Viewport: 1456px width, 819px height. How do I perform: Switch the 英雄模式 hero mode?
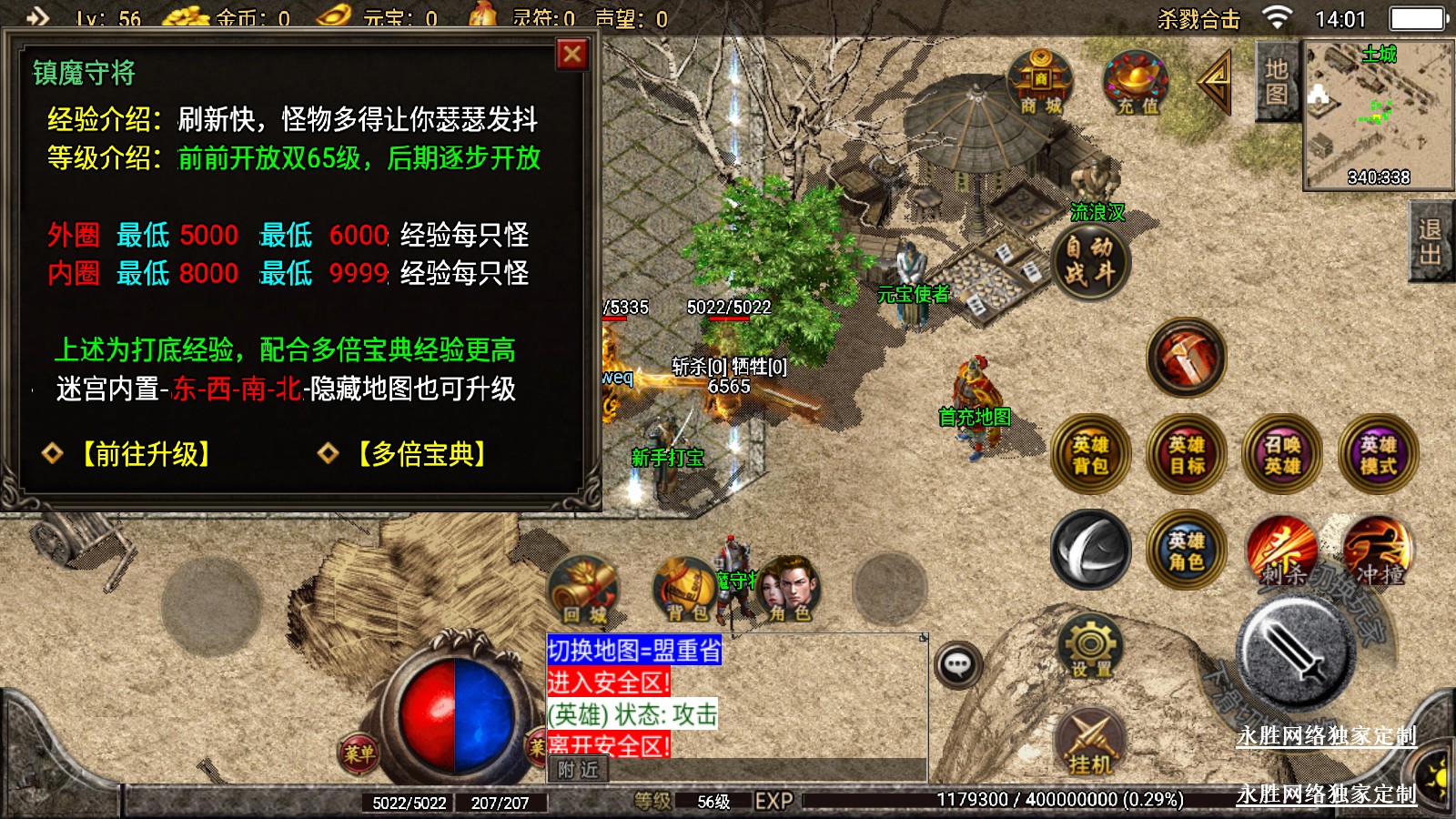point(1379,455)
